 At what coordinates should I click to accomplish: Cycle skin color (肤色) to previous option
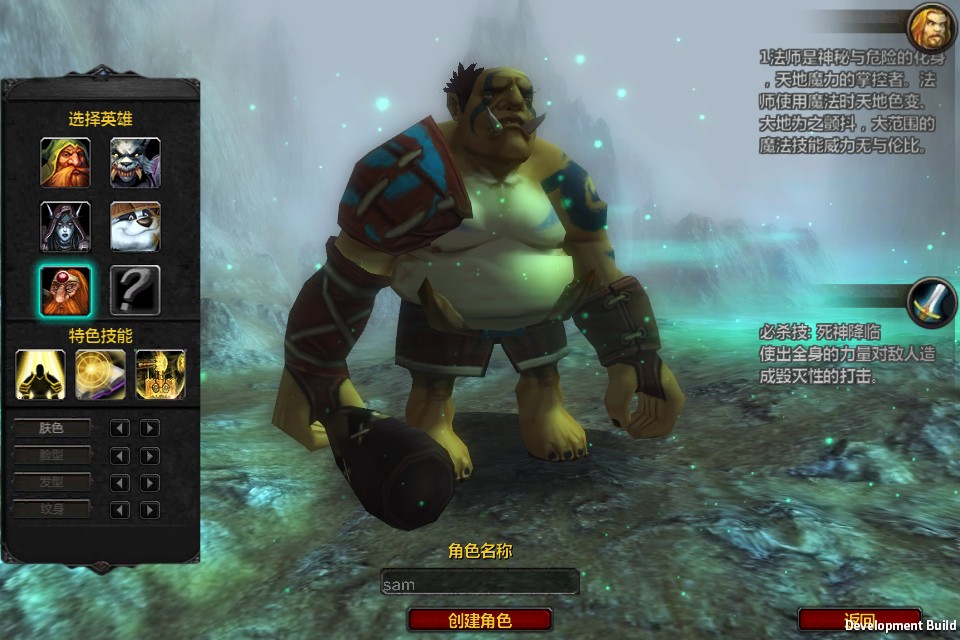(x=120, y=428)
